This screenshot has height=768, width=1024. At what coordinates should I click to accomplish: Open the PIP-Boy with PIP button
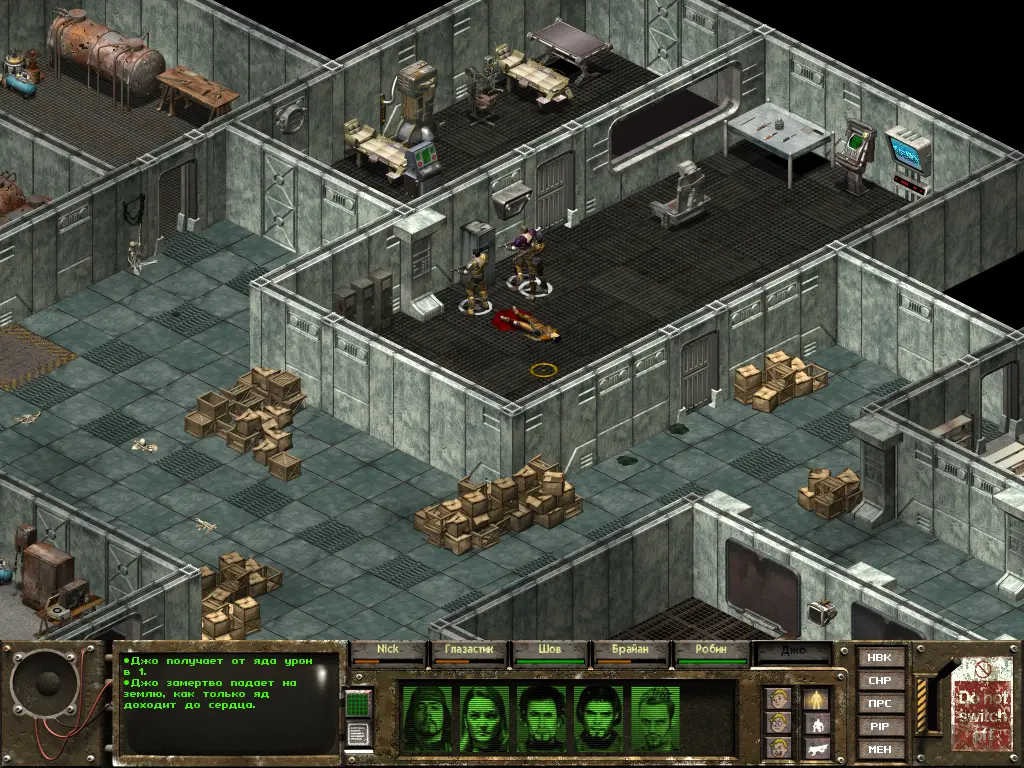(880, 726)
